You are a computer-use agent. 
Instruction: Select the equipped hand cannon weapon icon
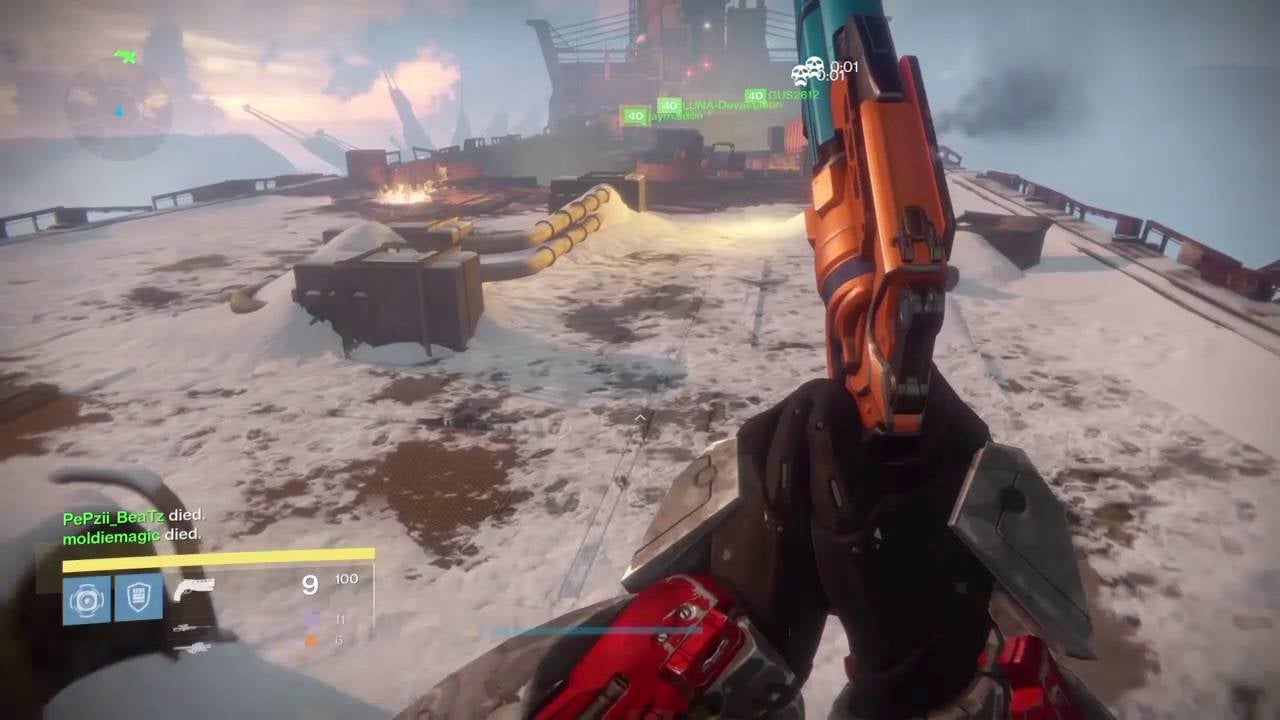coord(192,589)
